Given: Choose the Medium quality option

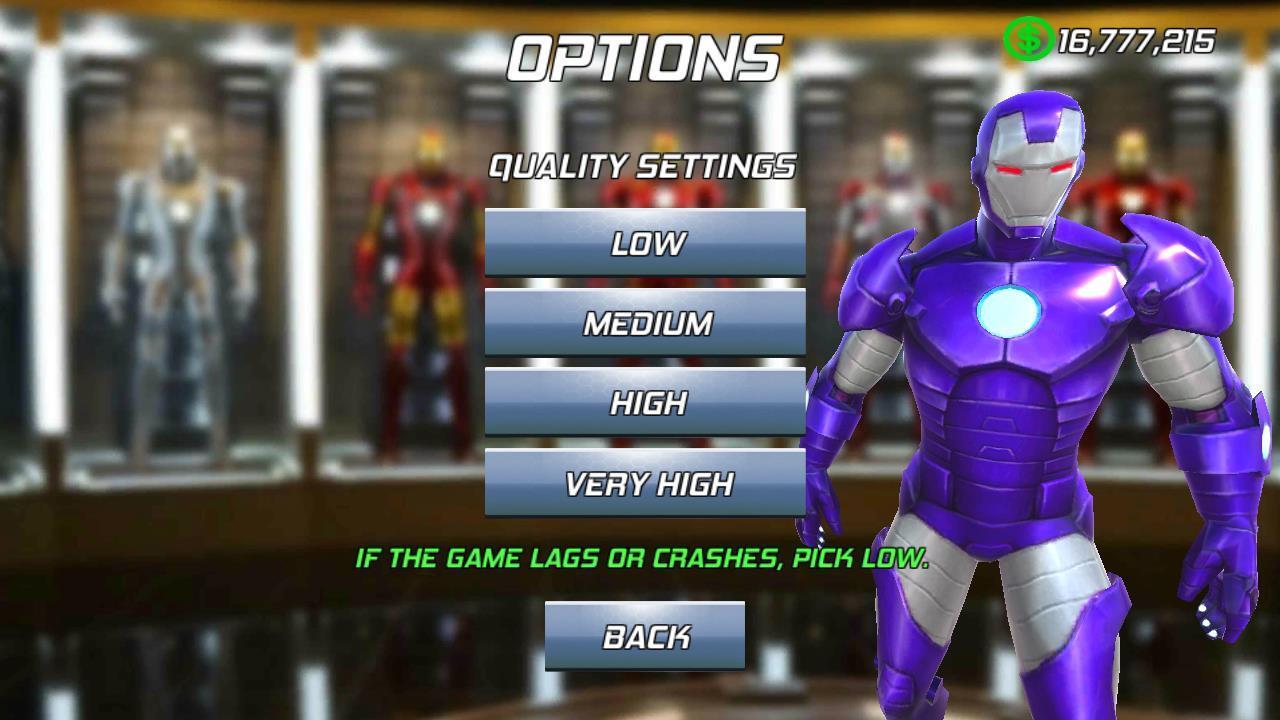Looking at the screenshot, I should [x=645, y=322].
